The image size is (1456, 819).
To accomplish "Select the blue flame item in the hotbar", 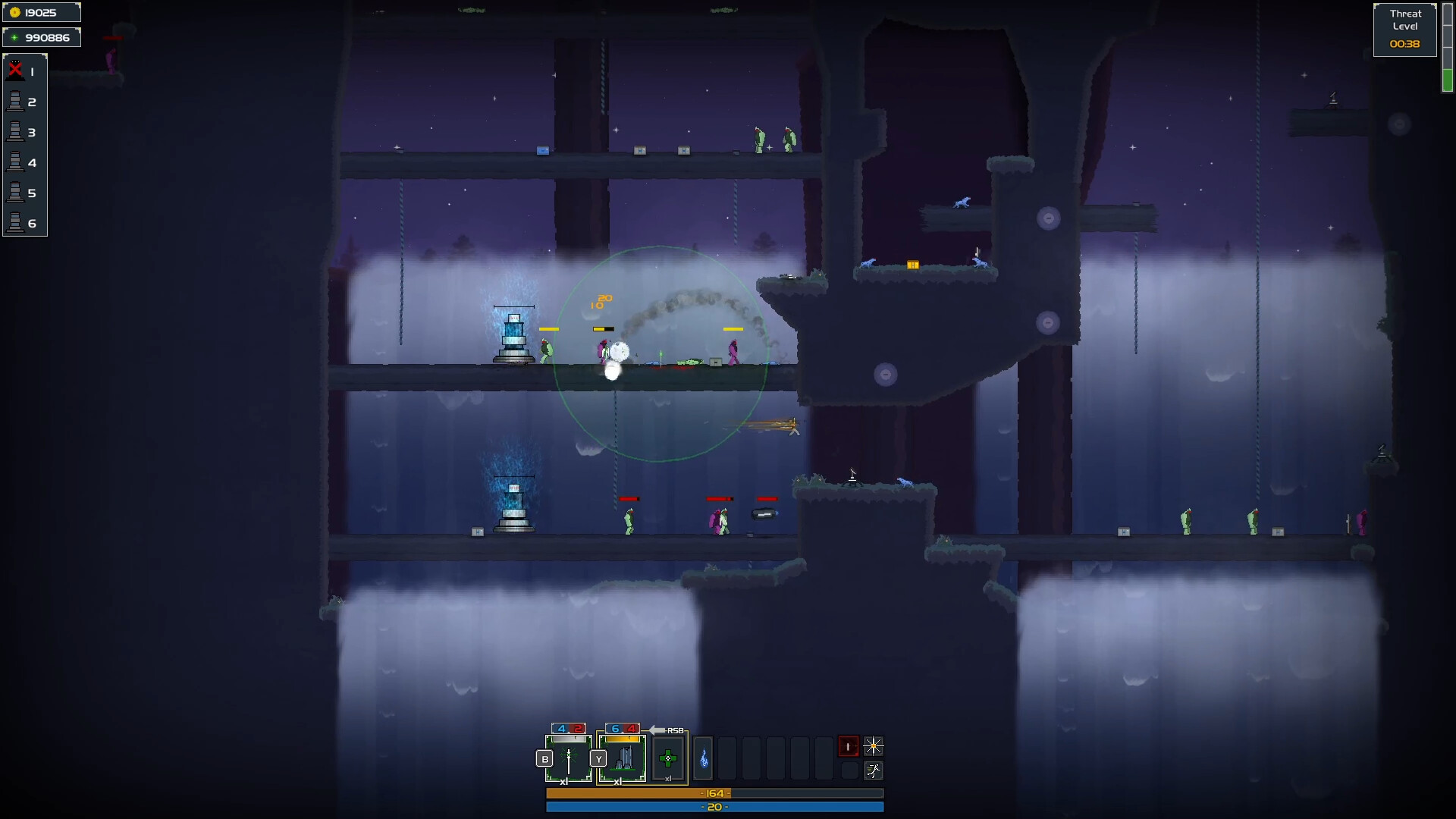I will 703,758.
